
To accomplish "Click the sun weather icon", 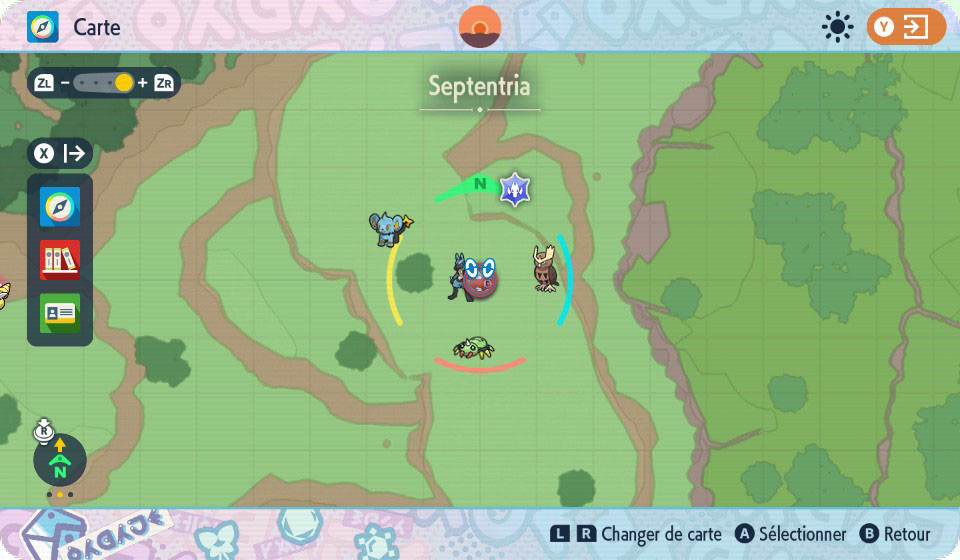I will click(x=836, y=27).
